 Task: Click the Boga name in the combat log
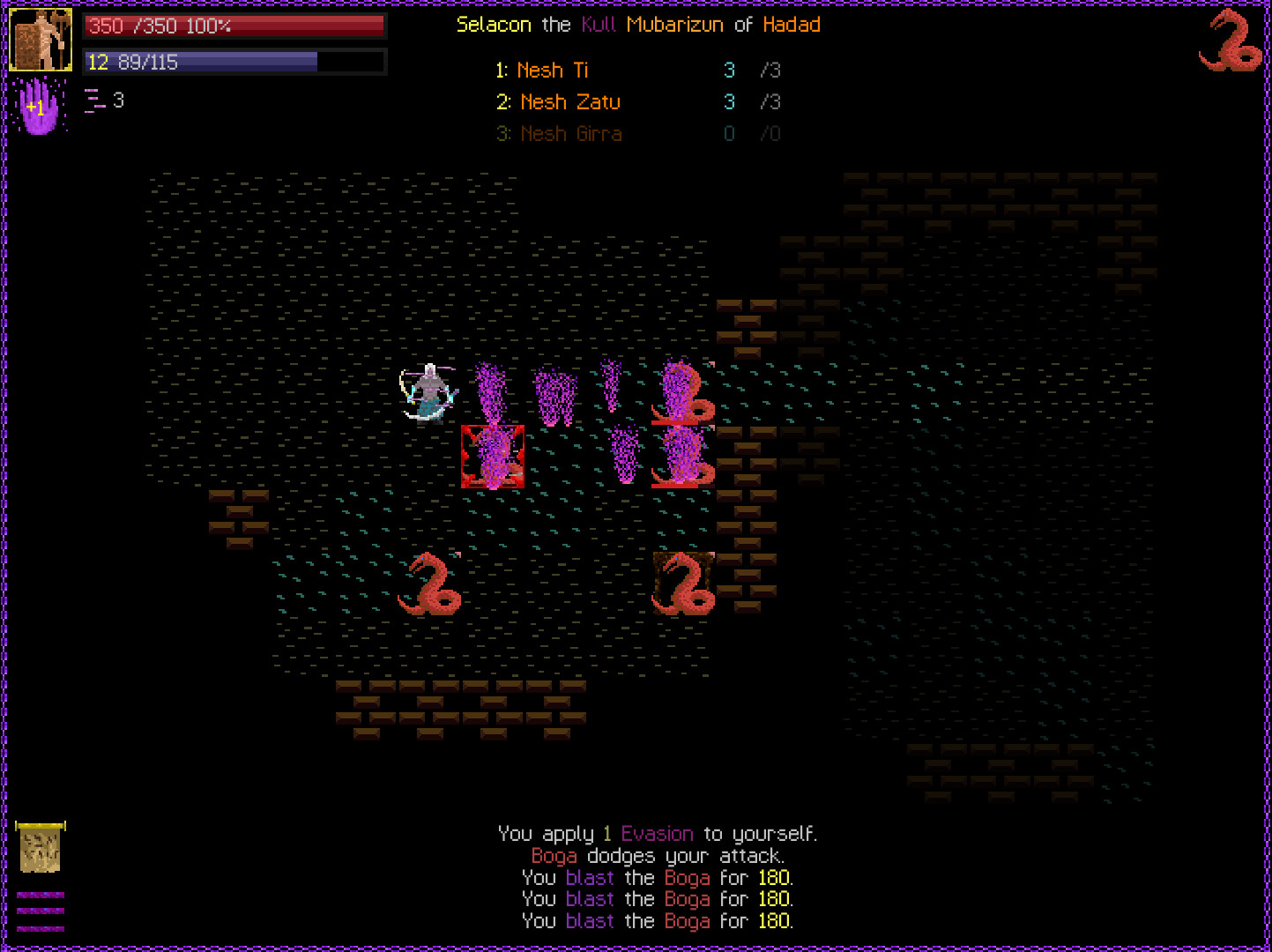554,855
